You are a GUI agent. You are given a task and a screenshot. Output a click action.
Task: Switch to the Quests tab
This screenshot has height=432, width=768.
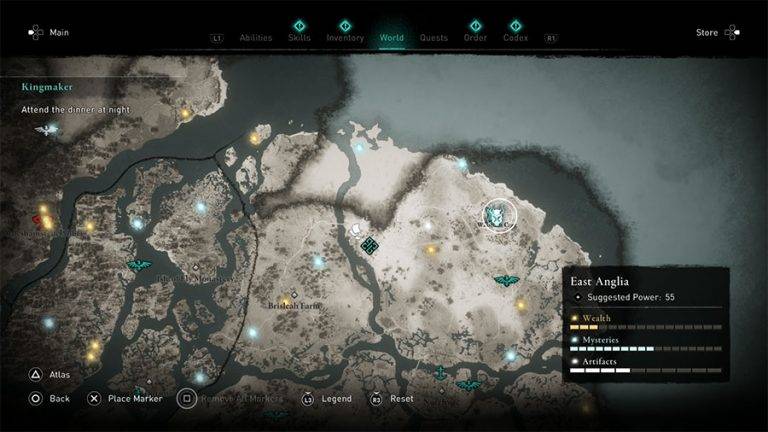(x=434, y=38)
